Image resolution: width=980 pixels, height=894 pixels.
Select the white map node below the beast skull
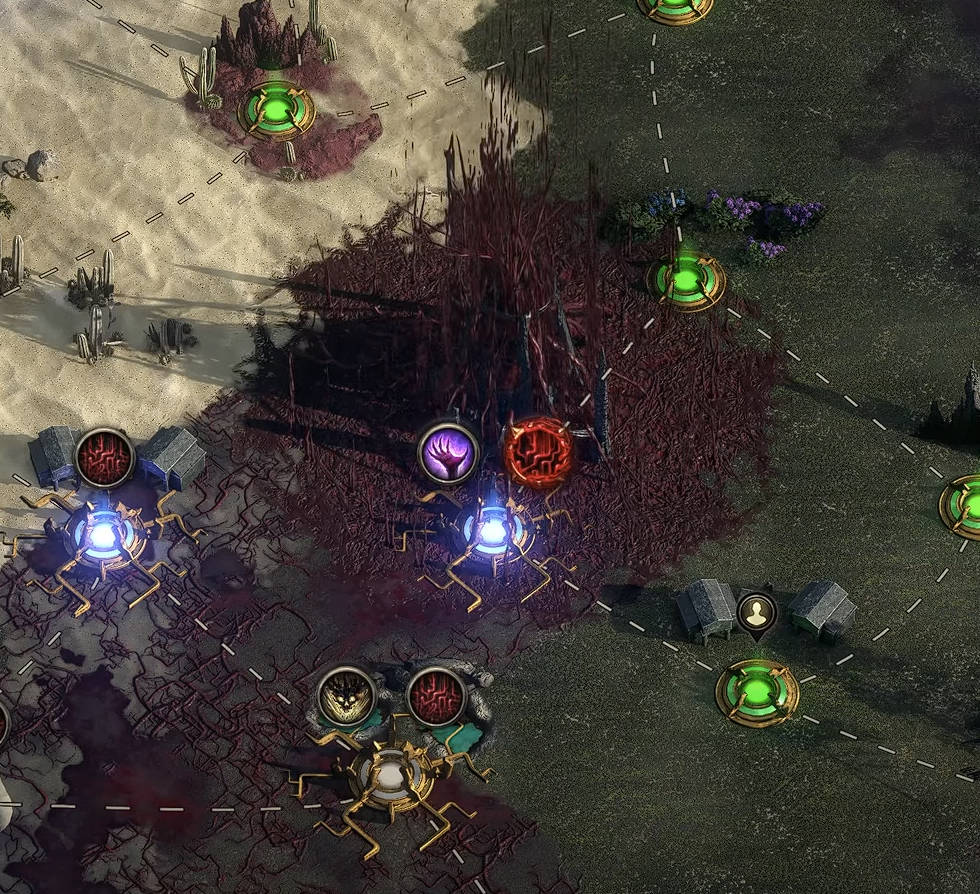[x=392, y=775]
